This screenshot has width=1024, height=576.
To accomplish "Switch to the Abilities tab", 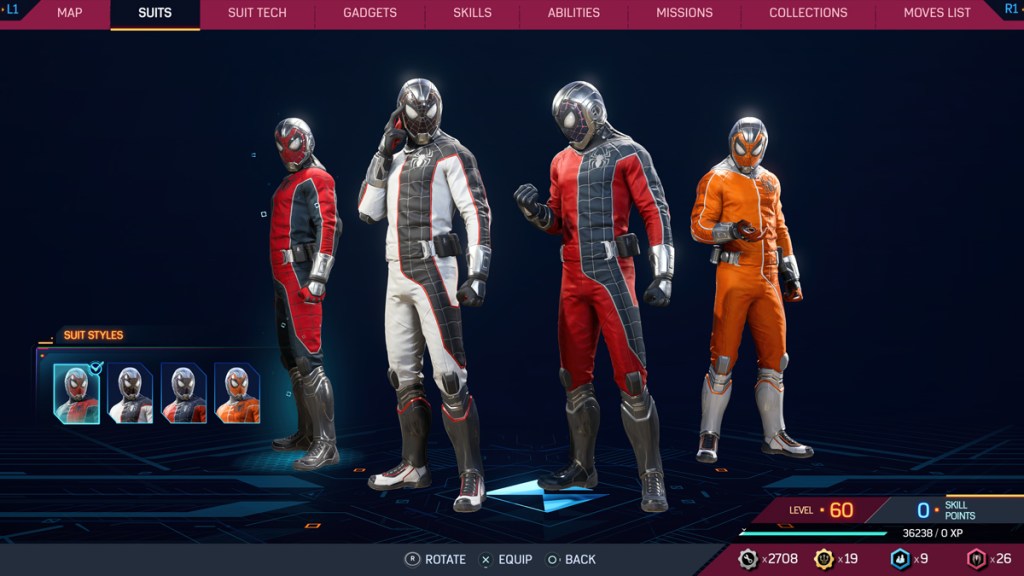I will click(x=574, y=13).
